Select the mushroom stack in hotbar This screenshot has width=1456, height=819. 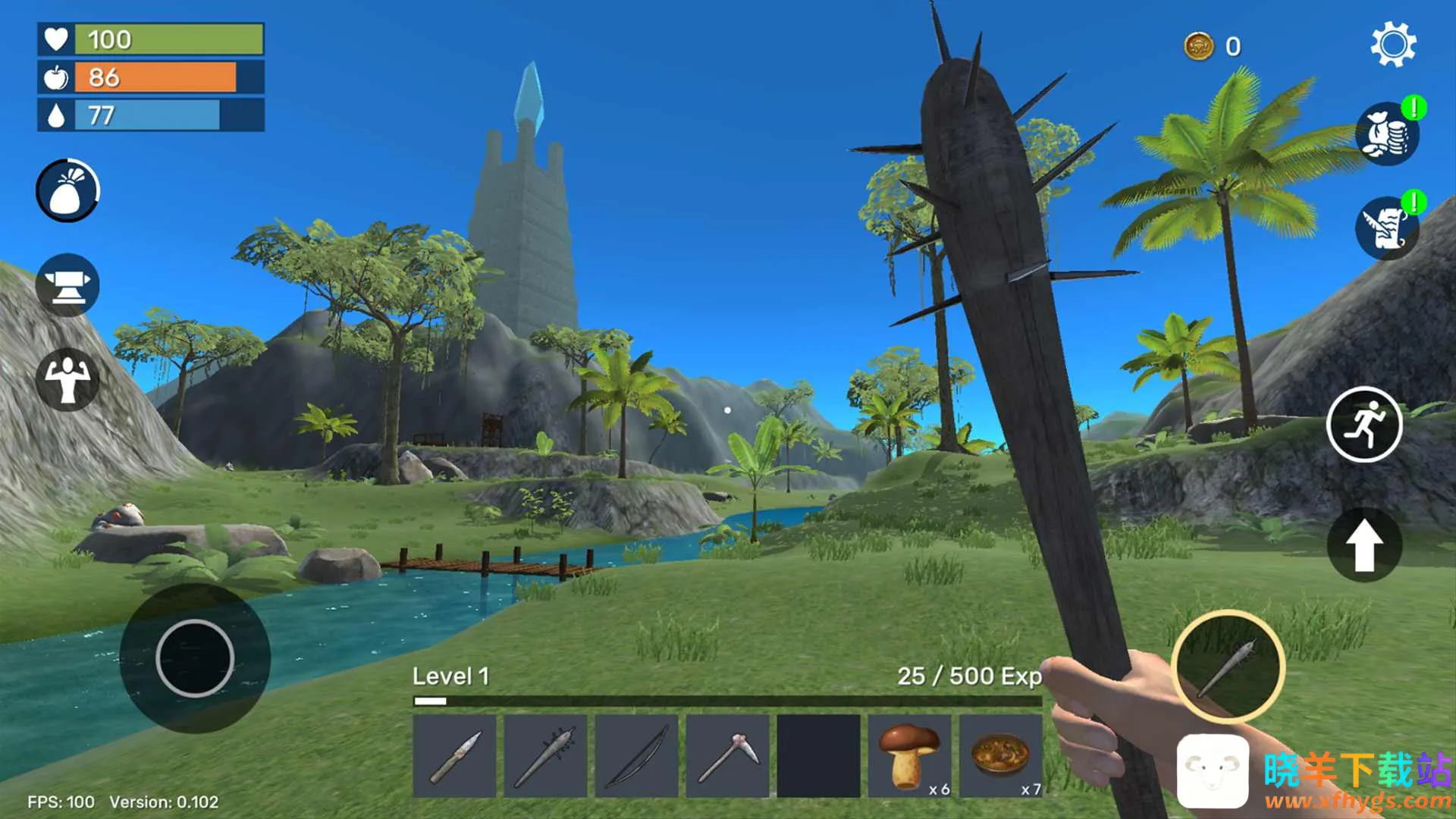[909, 755]
